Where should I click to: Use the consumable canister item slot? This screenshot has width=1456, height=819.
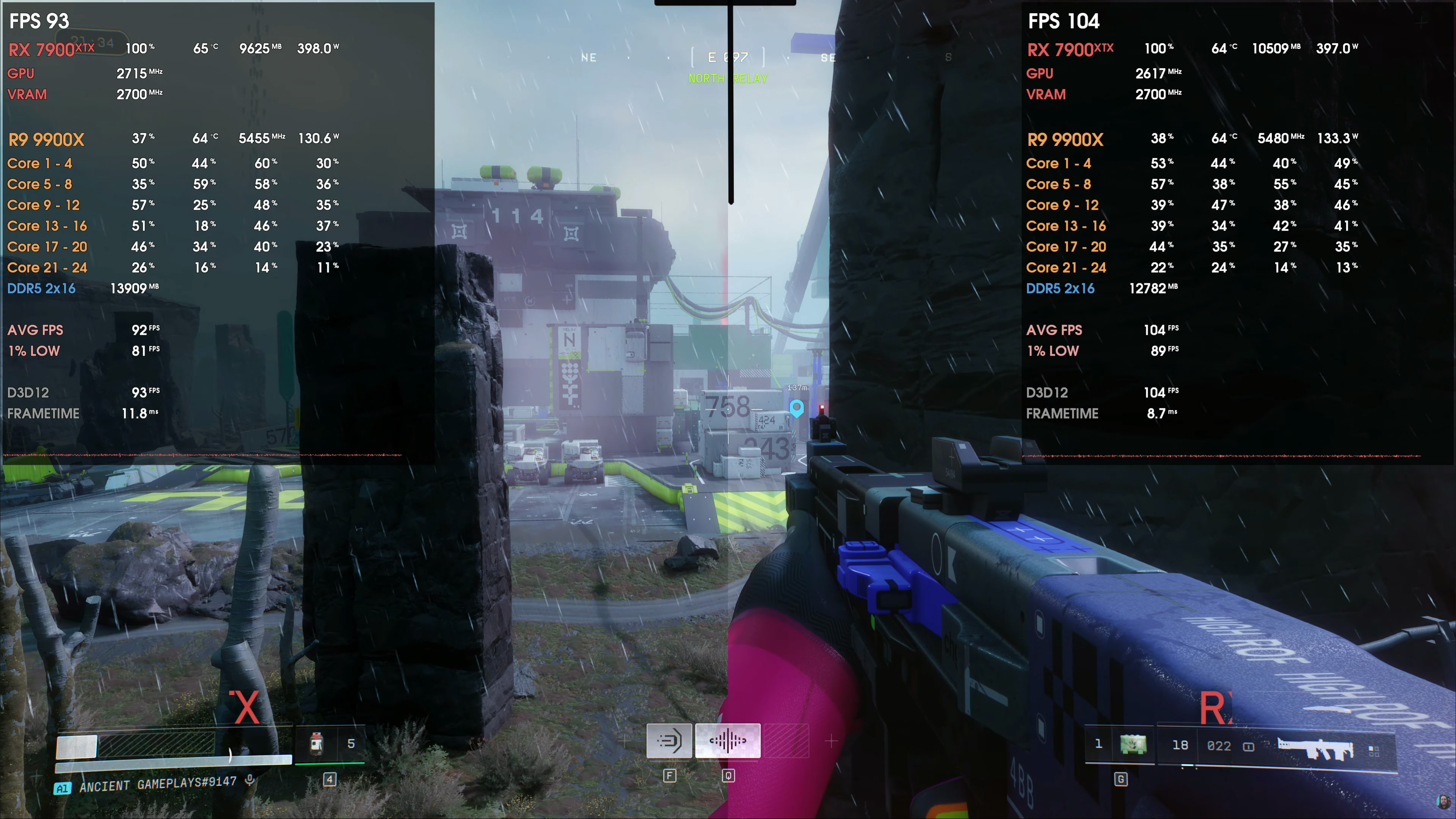[317, 744]
